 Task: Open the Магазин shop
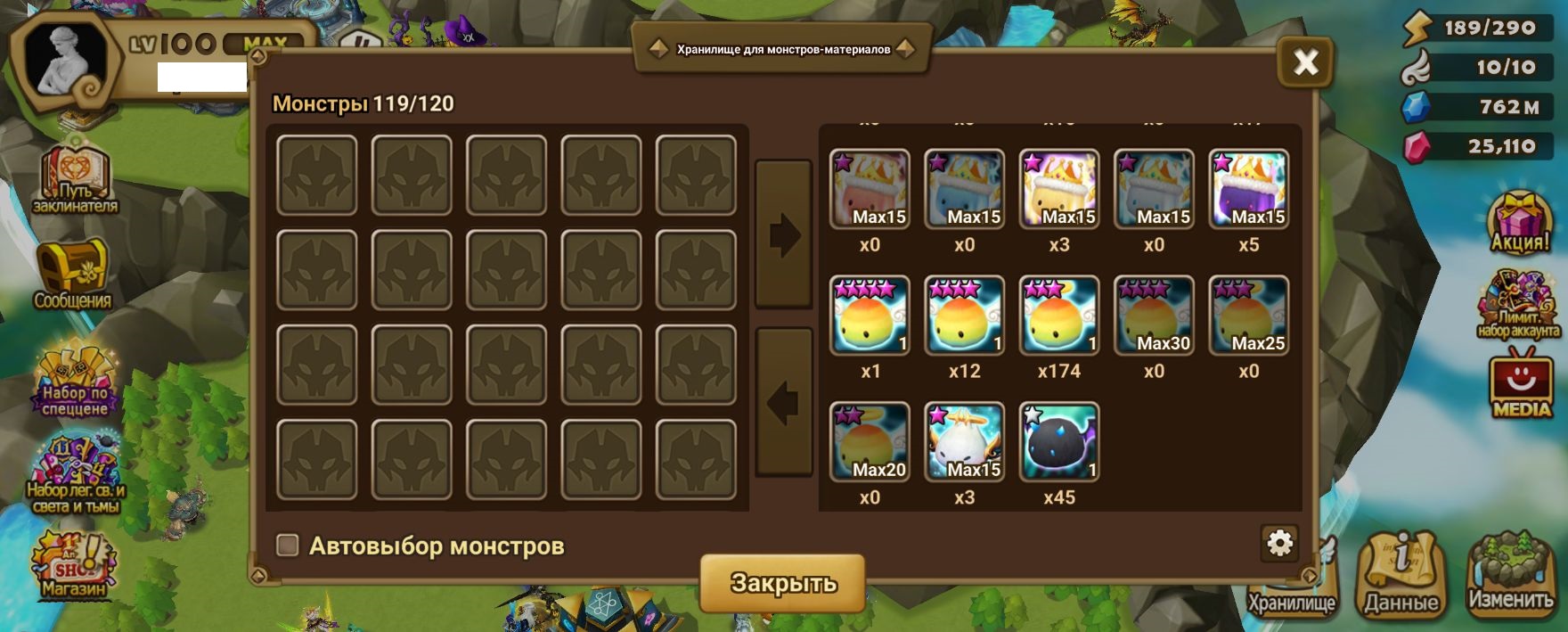pos(73,564)
